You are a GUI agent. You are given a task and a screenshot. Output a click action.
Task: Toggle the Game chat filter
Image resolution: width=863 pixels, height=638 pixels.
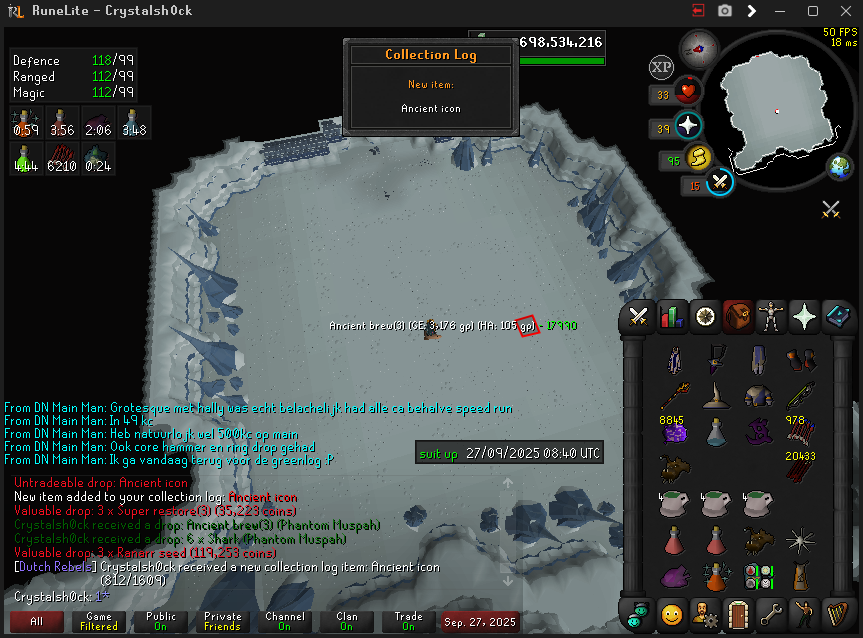(x=99, y=621)
